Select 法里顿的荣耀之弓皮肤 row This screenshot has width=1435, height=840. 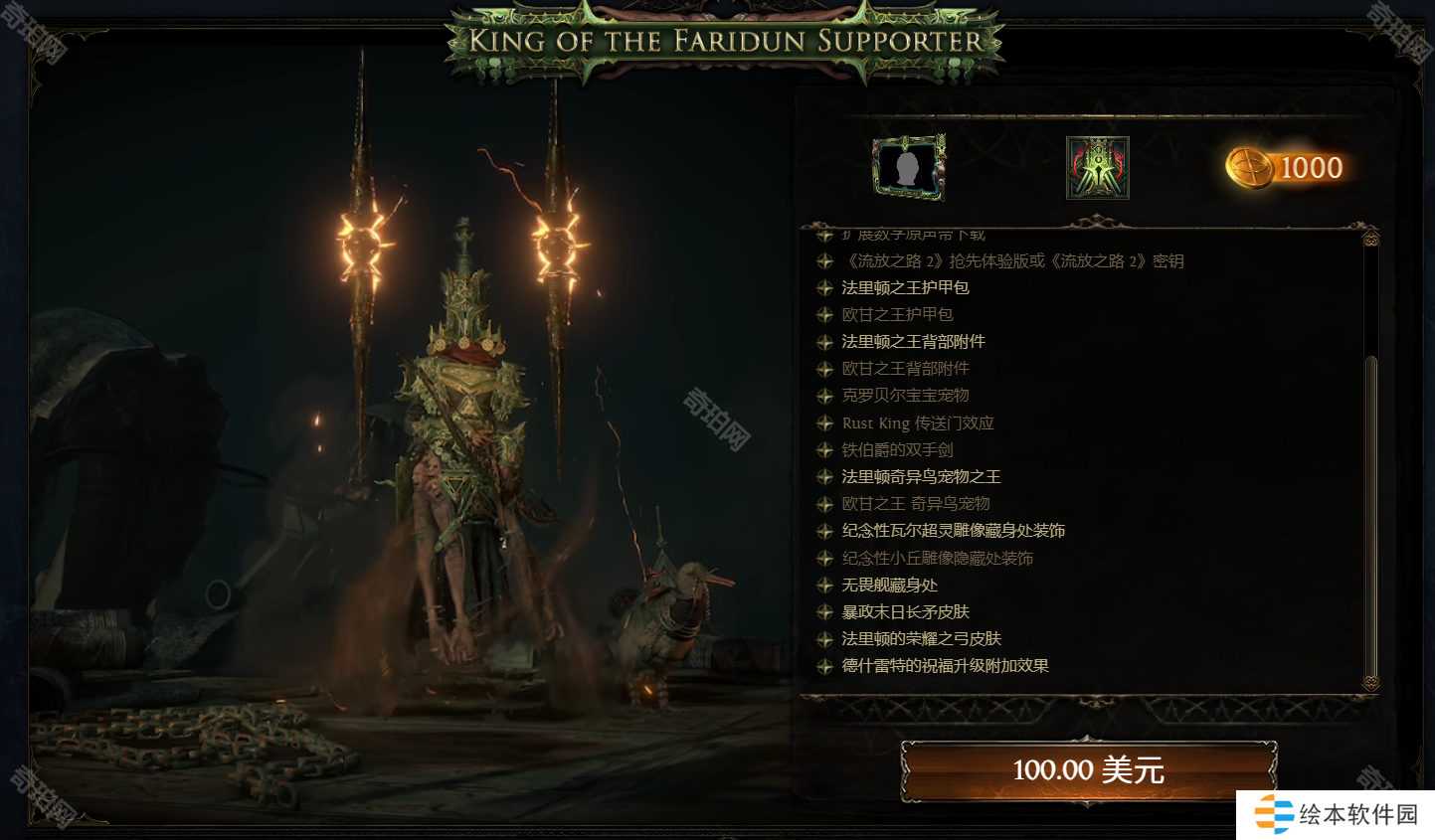pyautogui.click(x=921, y=639)
